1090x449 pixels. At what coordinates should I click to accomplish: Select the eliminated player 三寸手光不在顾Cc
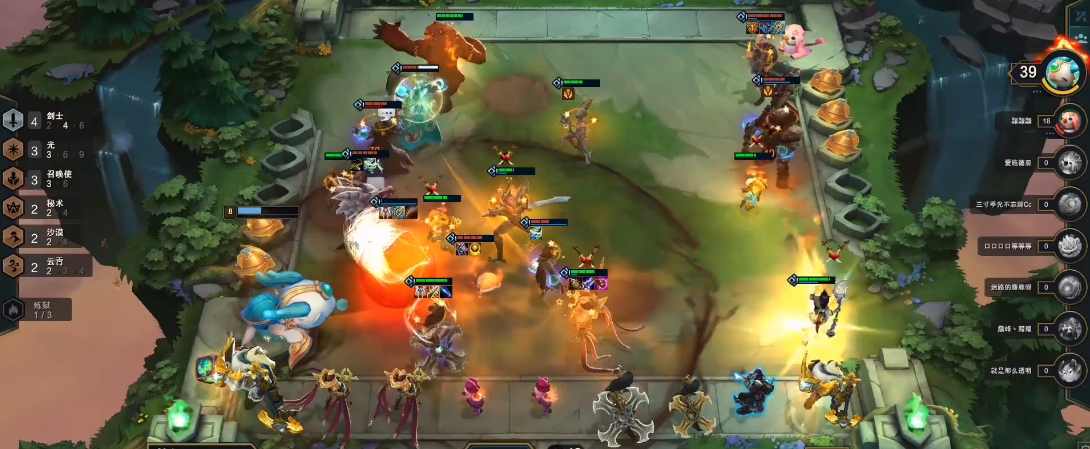(1068, 204)
